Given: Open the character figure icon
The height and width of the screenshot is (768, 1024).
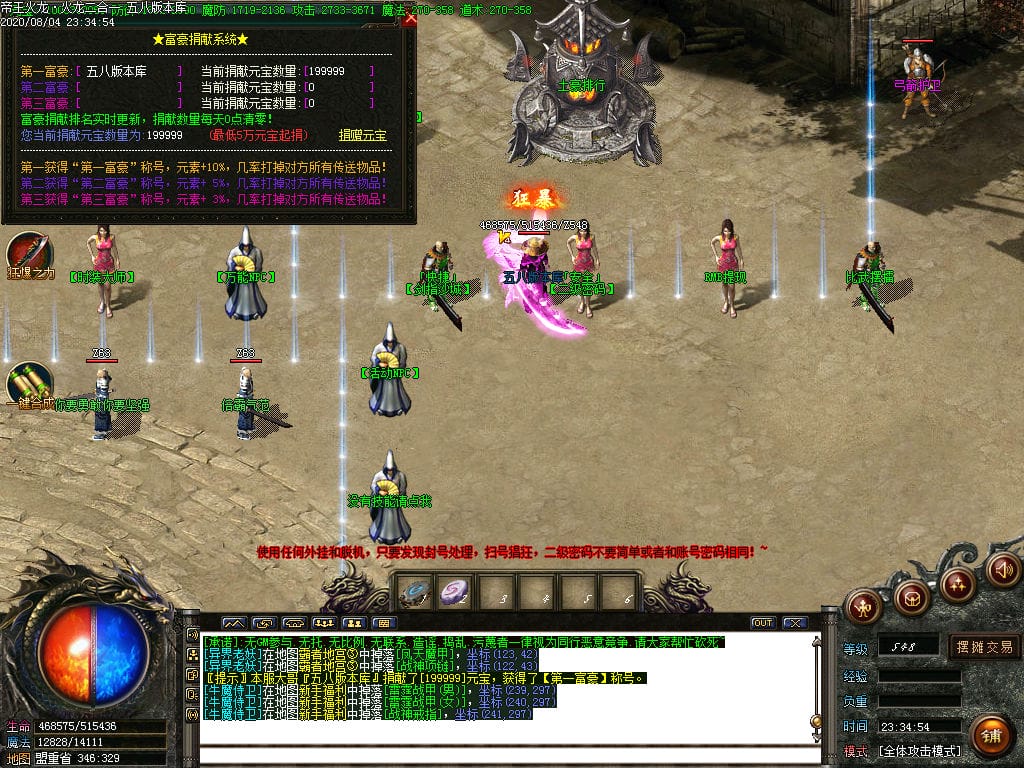Looking at the screenshot, I should click(863, 605).
